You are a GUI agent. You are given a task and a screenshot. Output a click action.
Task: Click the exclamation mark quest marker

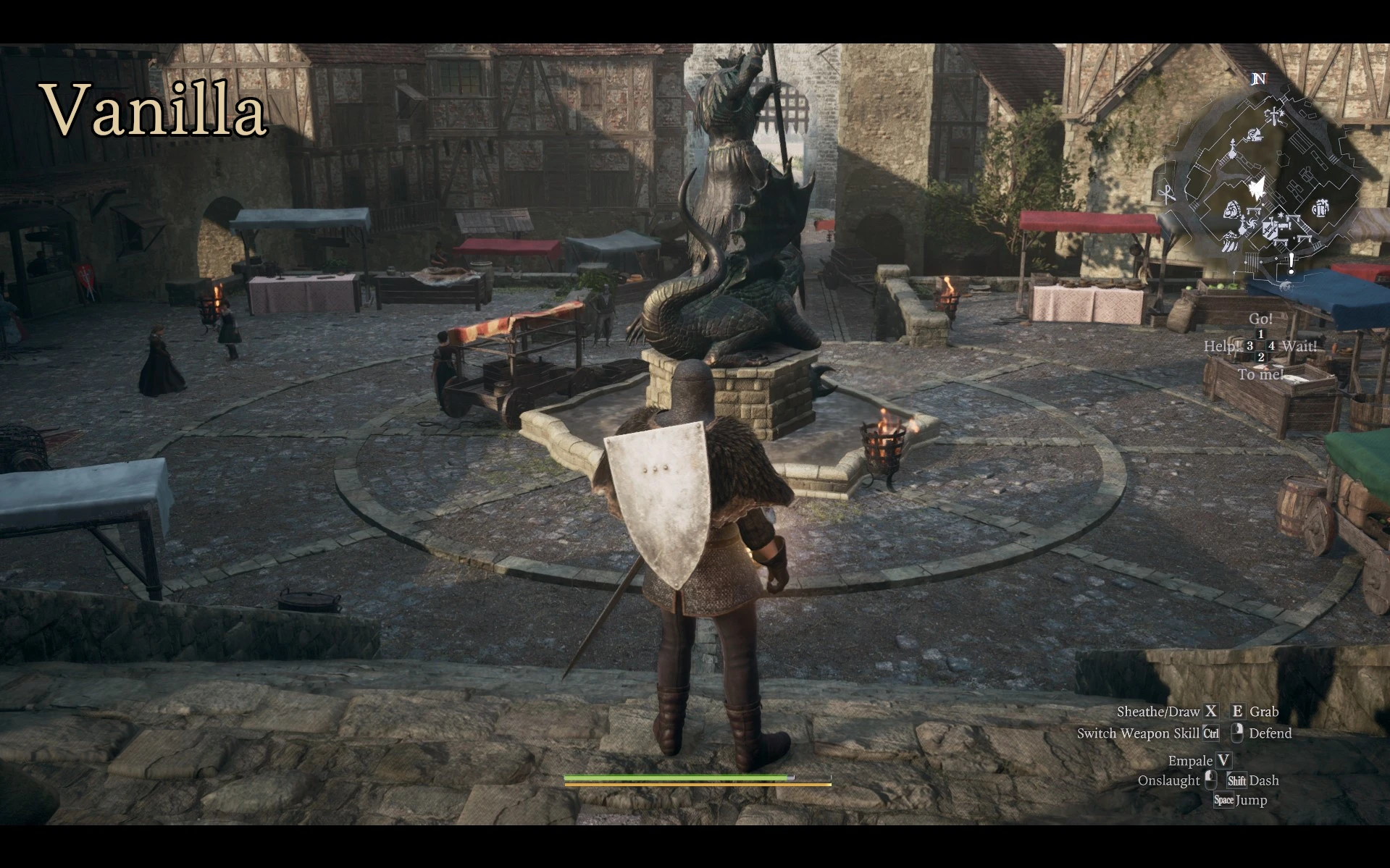[1291, 263]
